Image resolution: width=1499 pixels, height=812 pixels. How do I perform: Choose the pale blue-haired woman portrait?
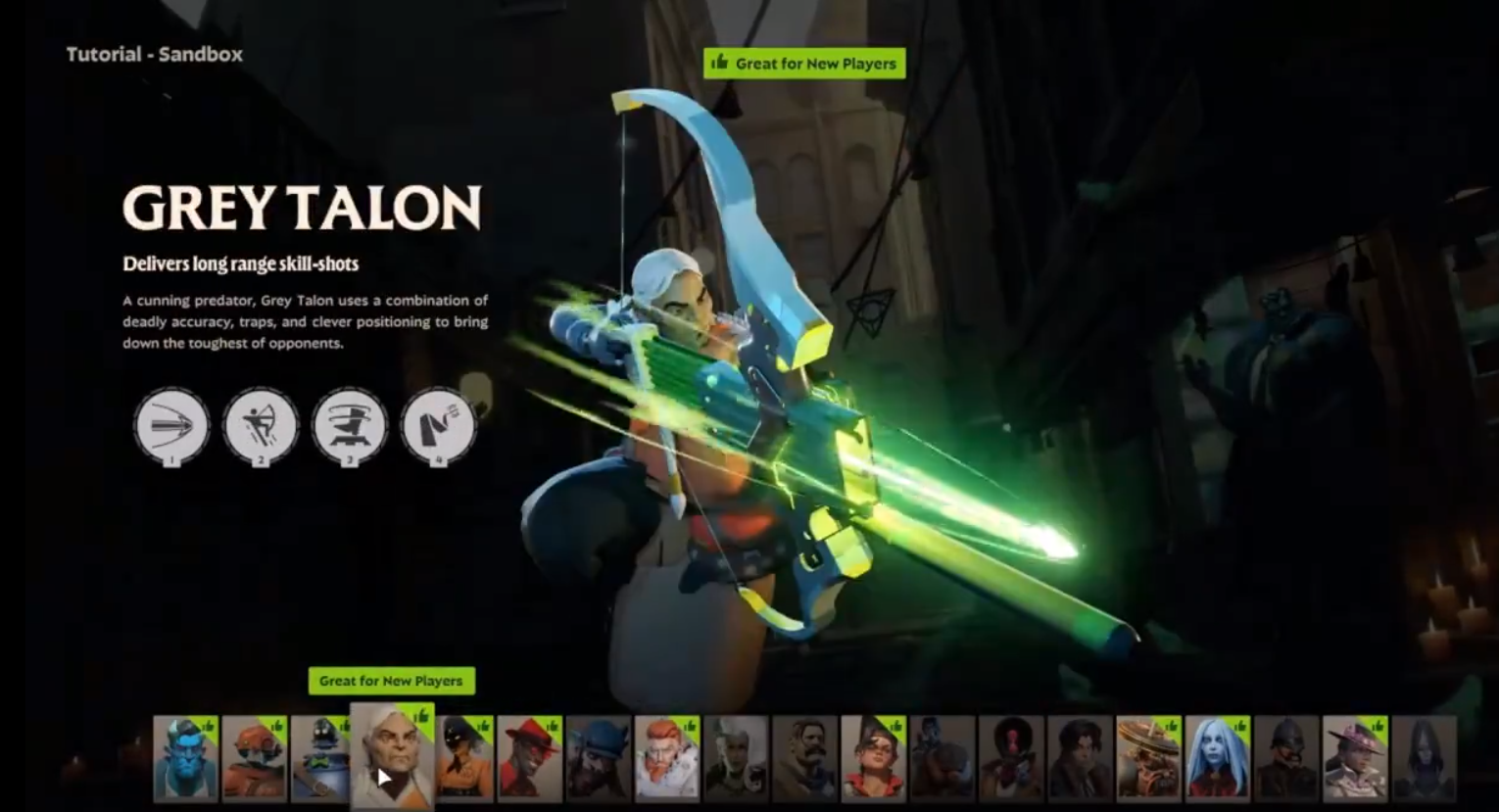point(1217,758)
